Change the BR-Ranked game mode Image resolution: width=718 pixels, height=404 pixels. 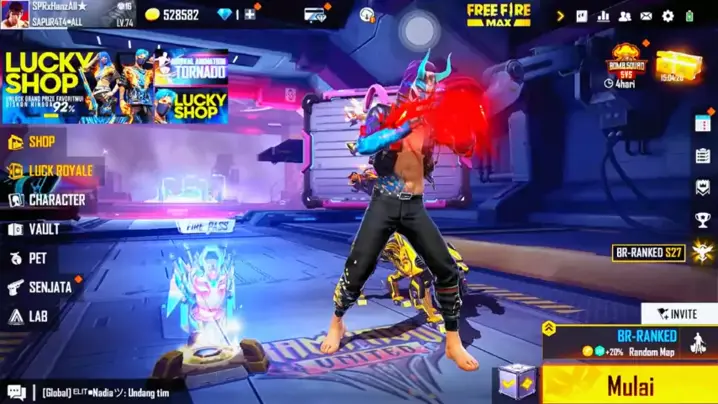(x=632, y=342)
